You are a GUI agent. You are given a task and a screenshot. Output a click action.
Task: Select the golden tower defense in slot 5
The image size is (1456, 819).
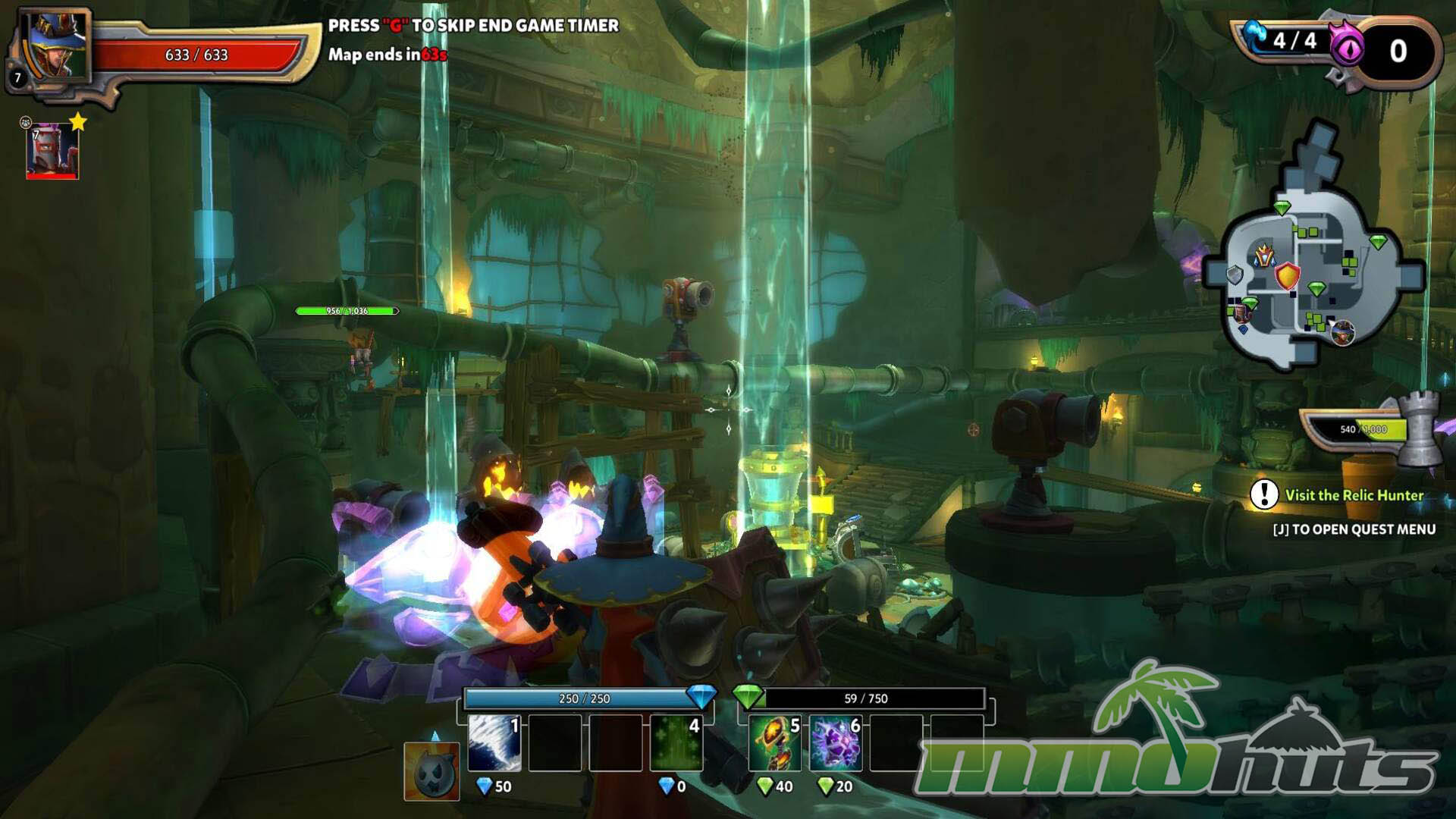(774, 742)
